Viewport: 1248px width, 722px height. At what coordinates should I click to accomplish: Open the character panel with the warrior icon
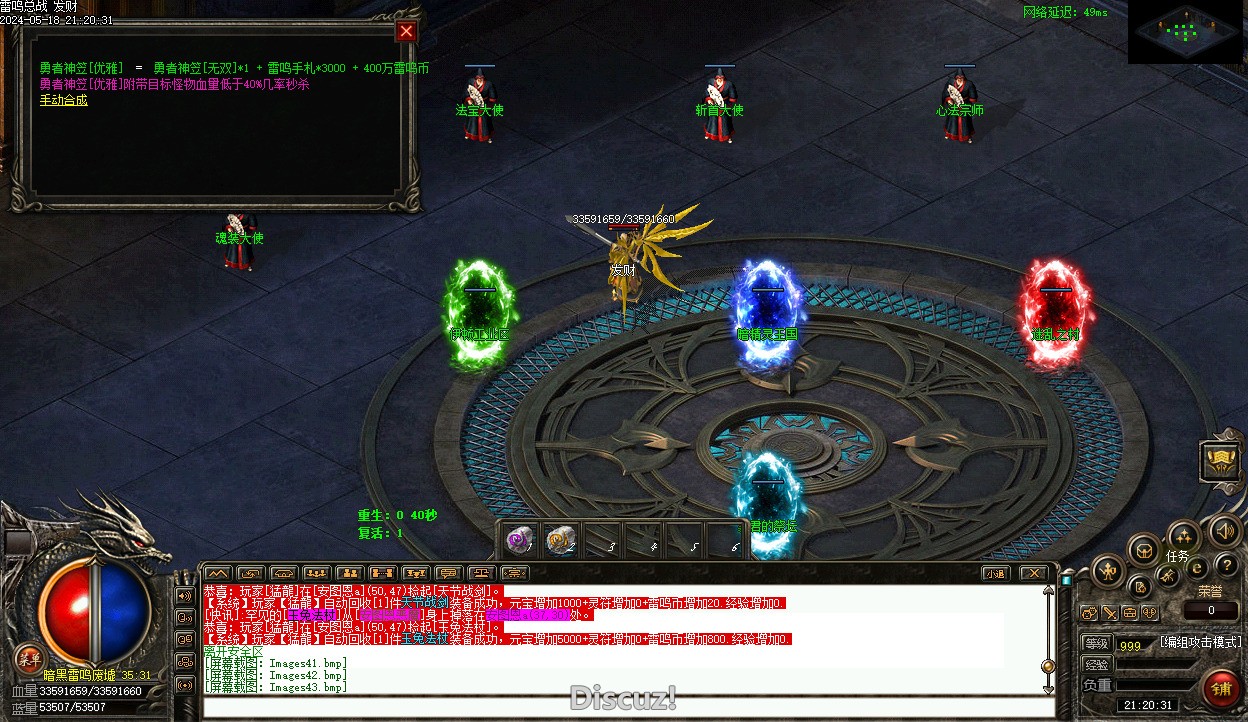point(1108,572)
